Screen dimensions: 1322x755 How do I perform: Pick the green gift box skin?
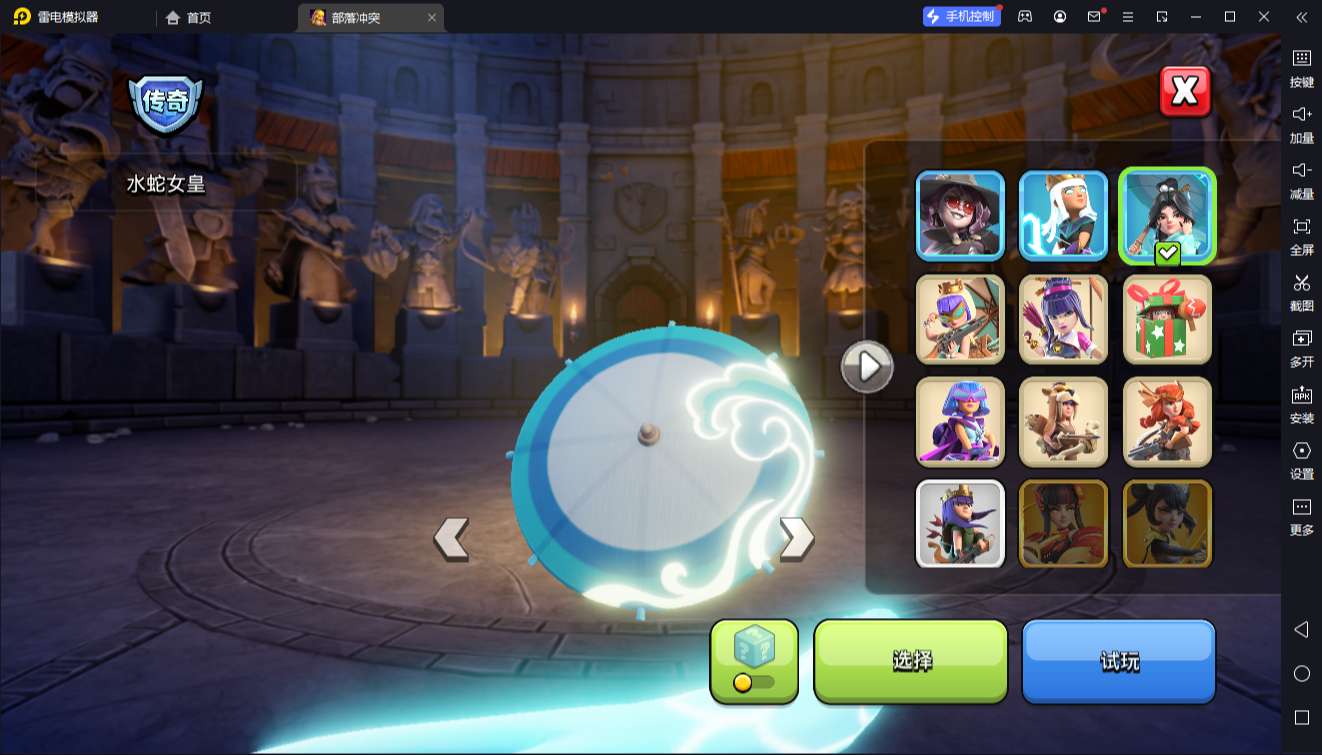[1167, 319]
